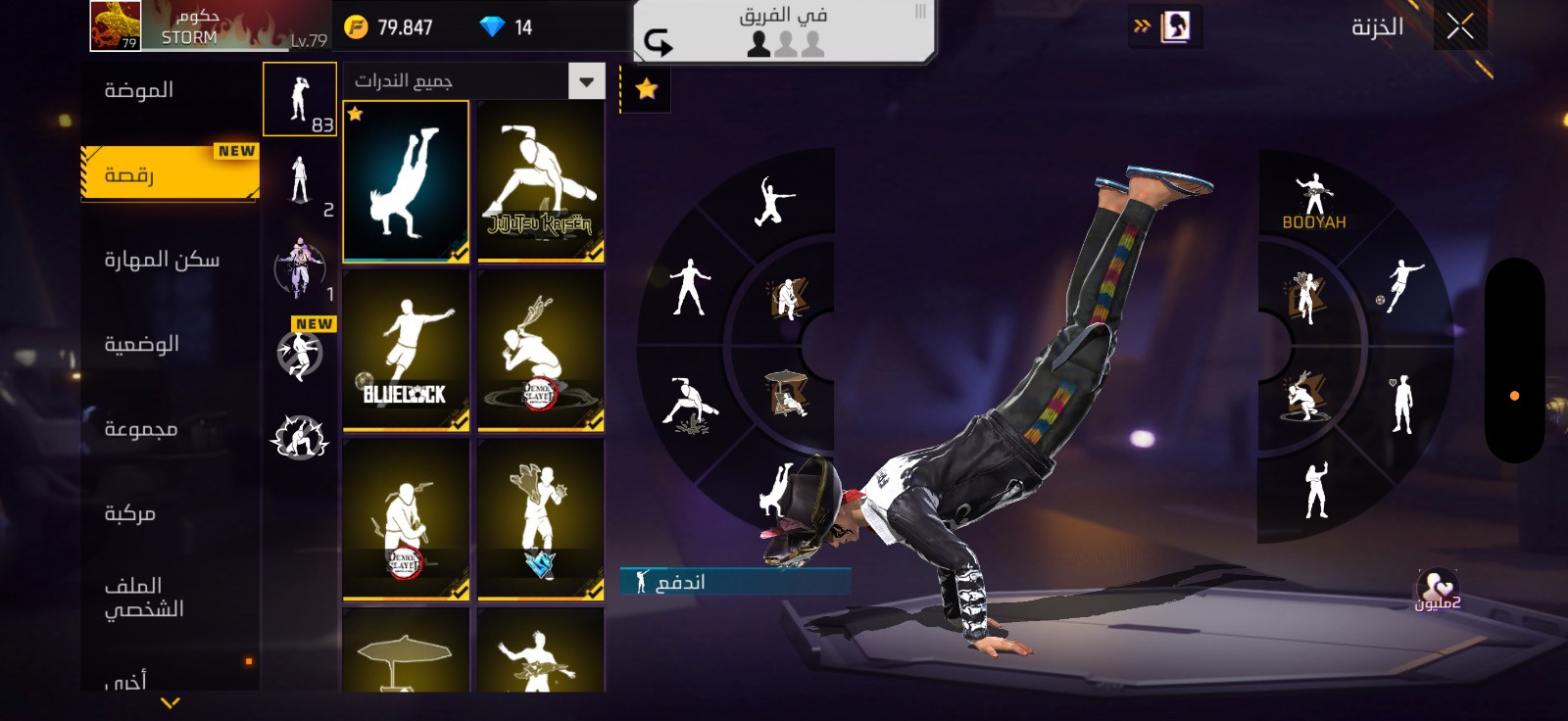The image size is (1568, 721).
Task: Choose the مجموعة (Collection) category
Action: pyautogui.click(x=141, y=429)
